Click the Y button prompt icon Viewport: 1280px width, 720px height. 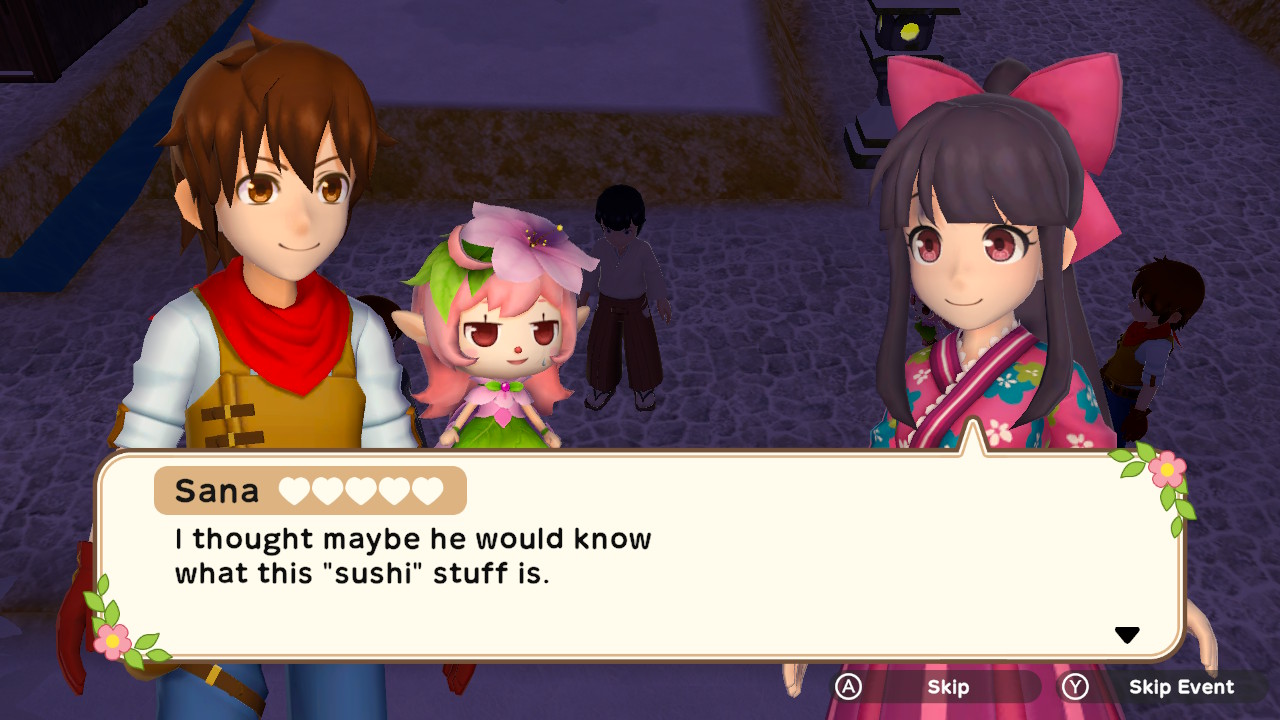point(1077,687)
